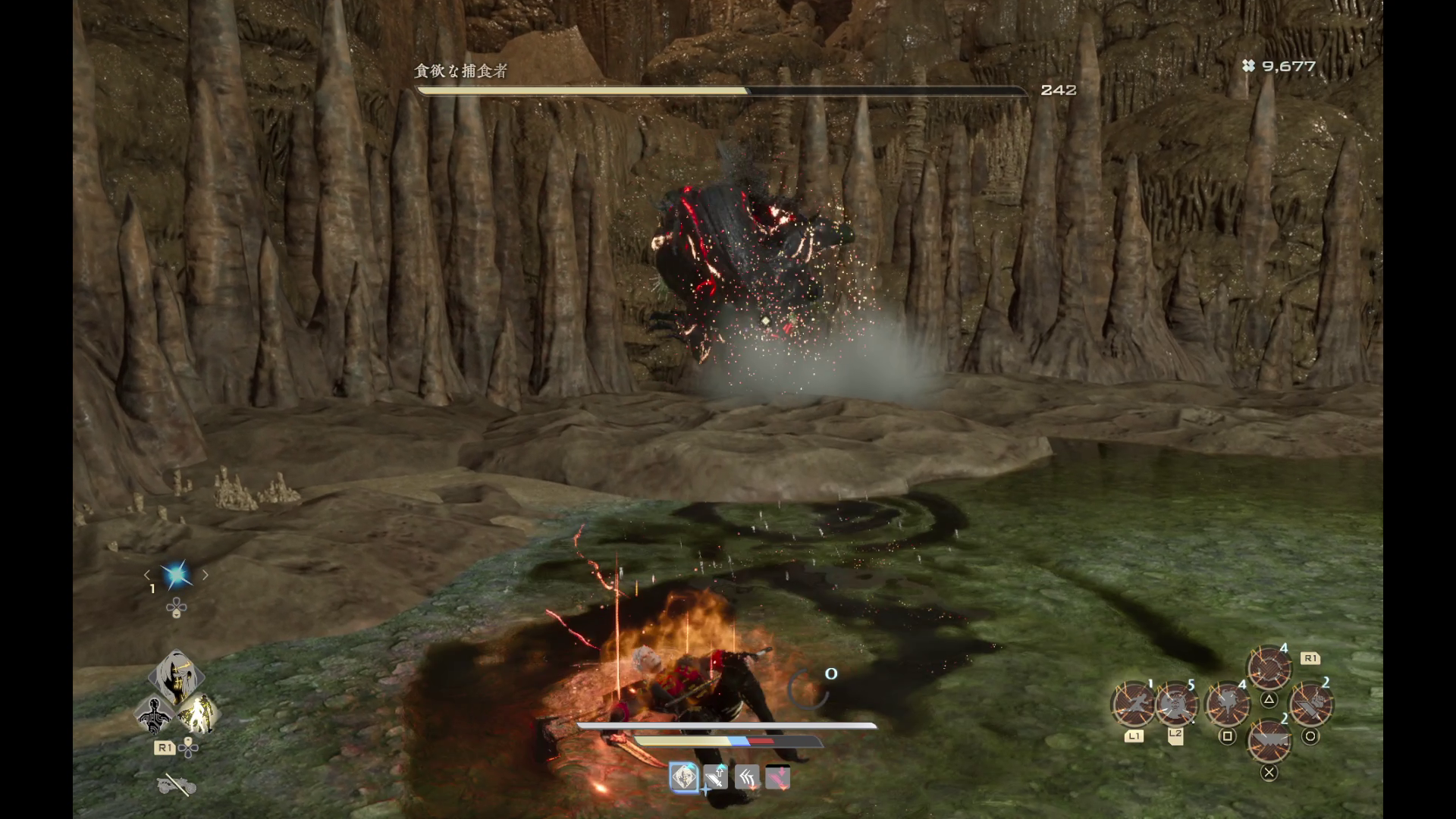
Task: Inspect the triple chevron debuff icon
Action: (747, 777)
